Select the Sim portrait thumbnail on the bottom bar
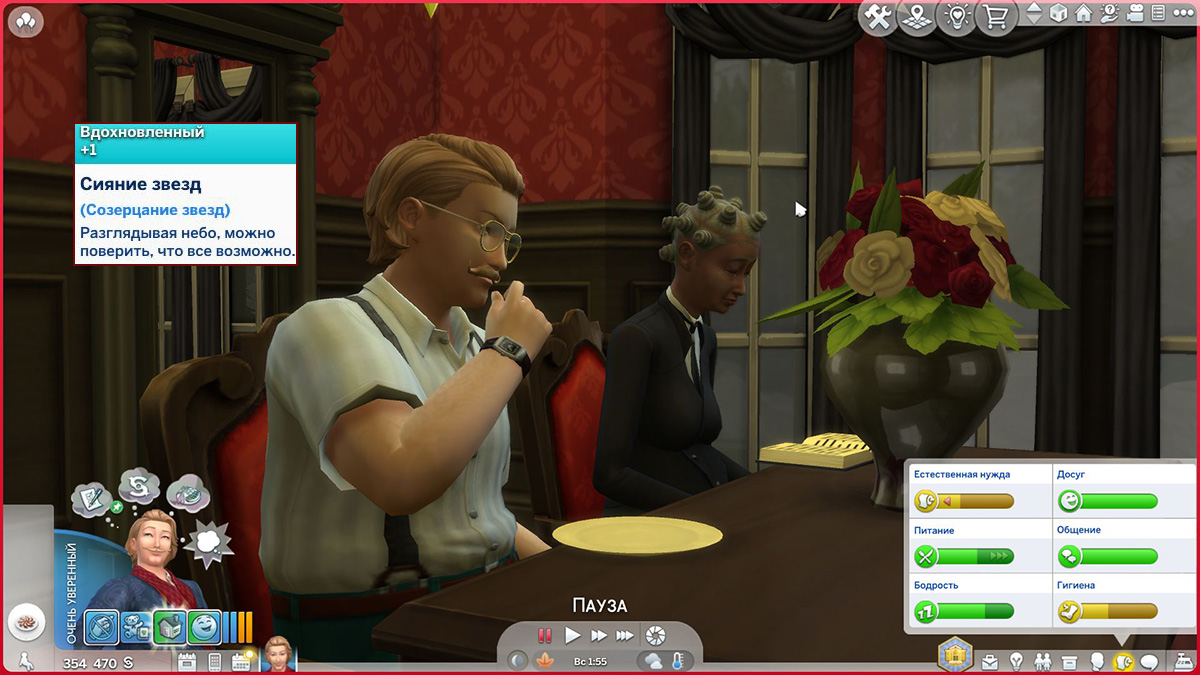This screenshot has width=1200, height=675. (279, 656)
